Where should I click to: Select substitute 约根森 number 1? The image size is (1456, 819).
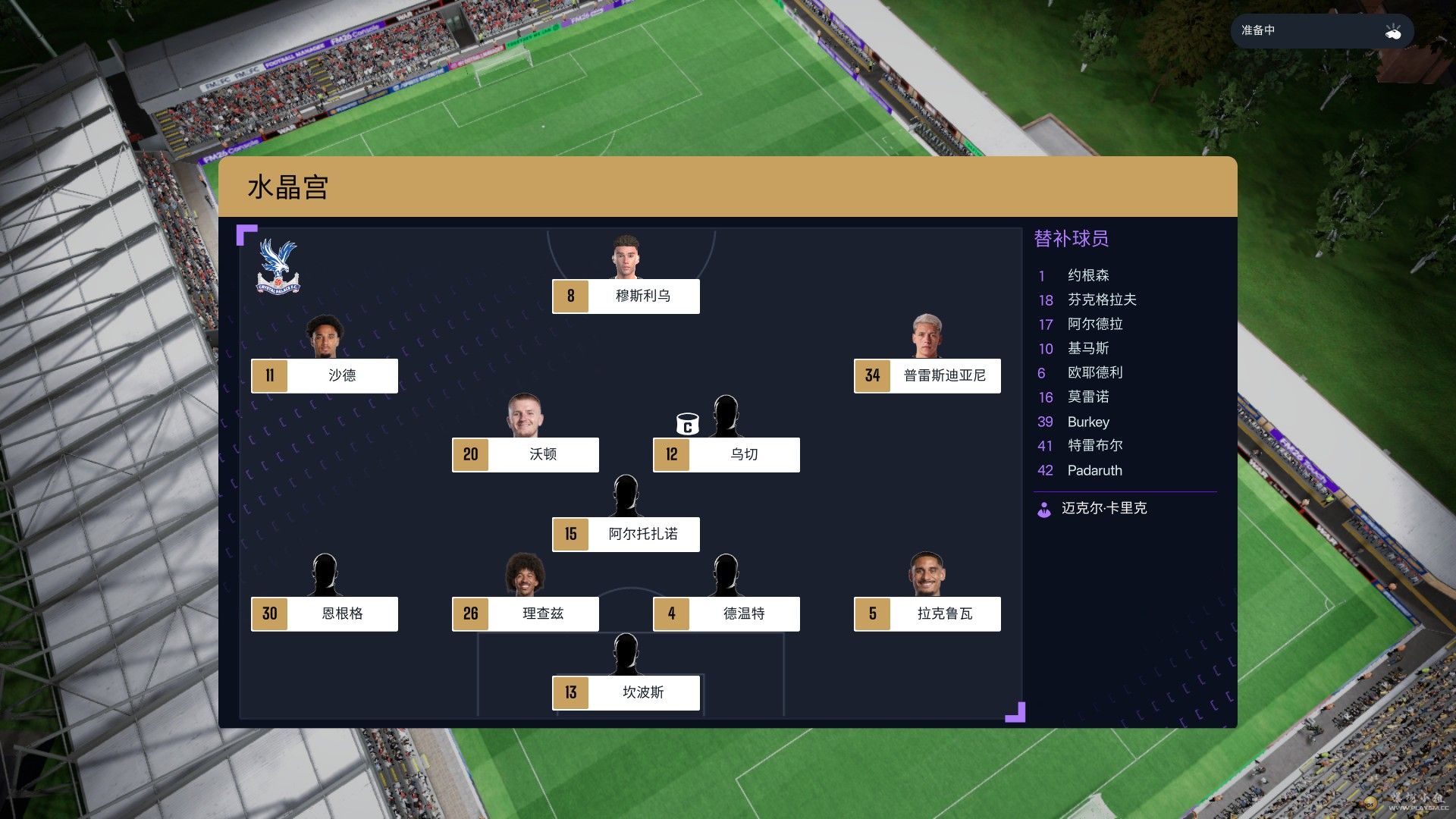click(x=1087, y=275)
